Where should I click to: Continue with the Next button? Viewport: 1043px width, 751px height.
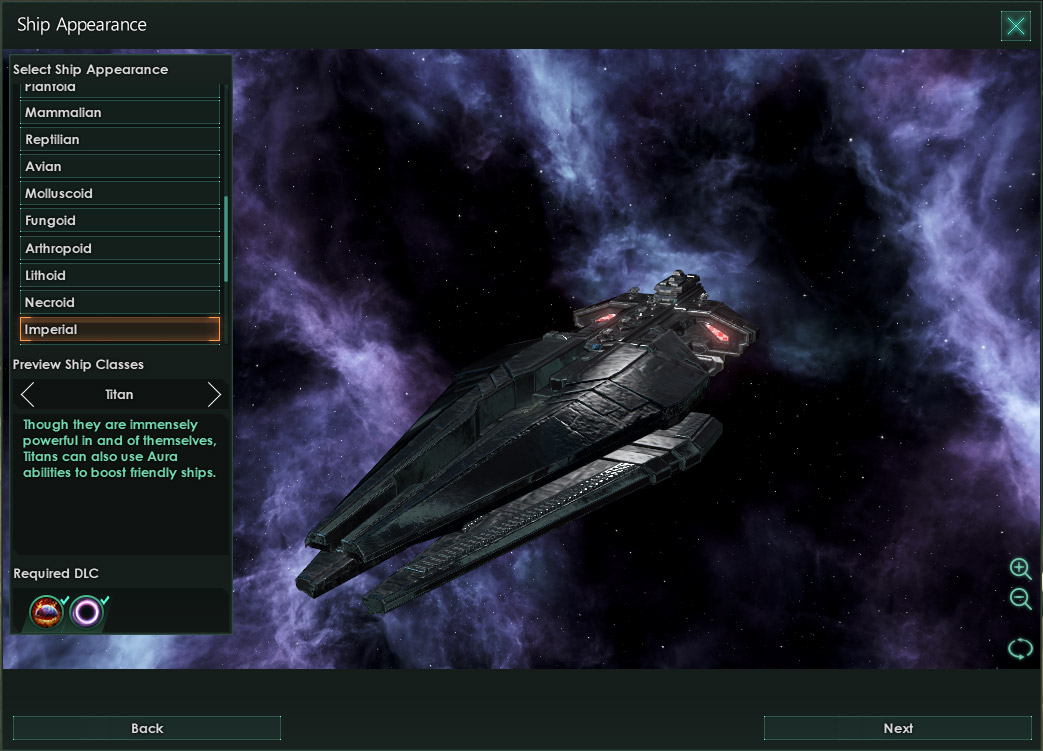pyautogui.click(x=897, y=728)
